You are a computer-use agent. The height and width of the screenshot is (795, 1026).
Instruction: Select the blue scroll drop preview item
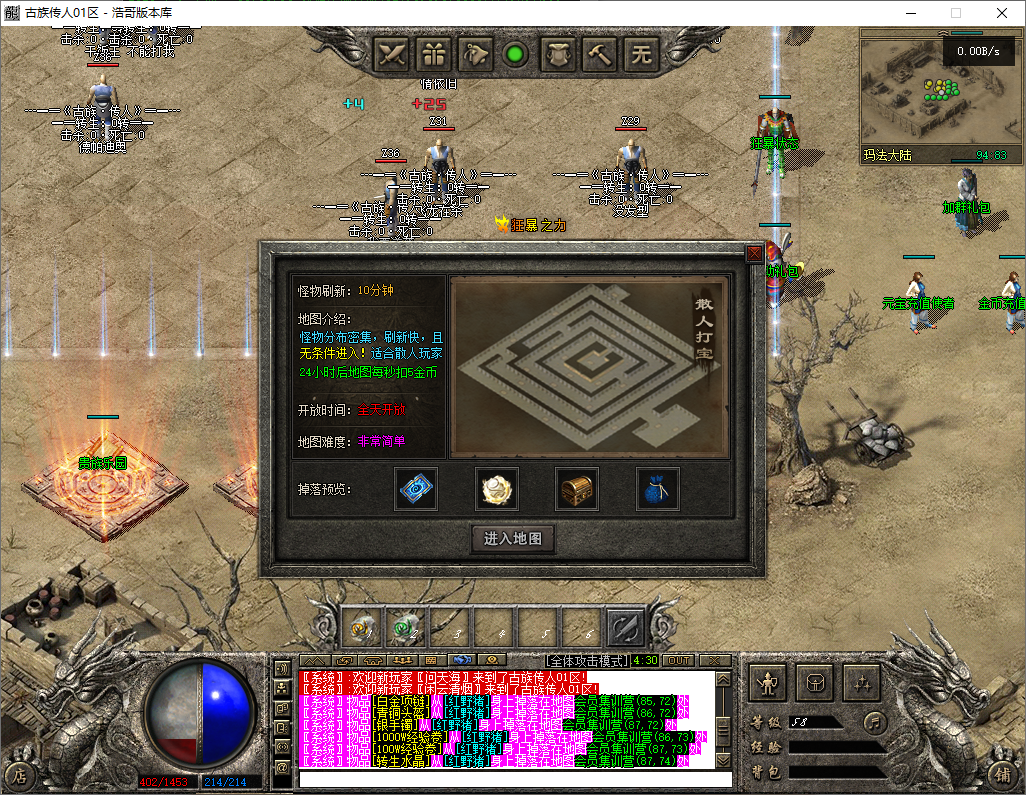(x=415, y=488)
